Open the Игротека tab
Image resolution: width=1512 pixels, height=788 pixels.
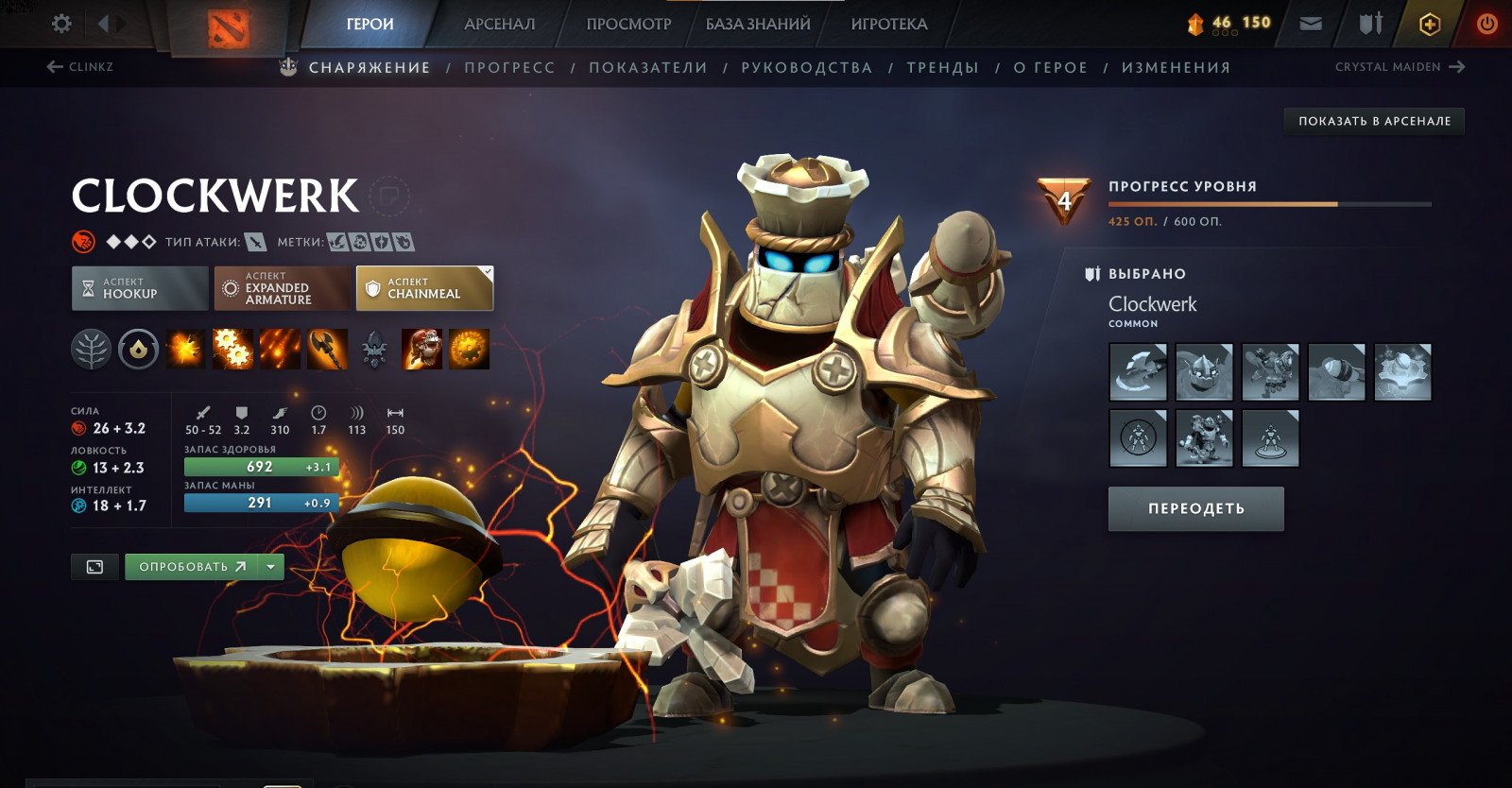[x=889, y=25]
